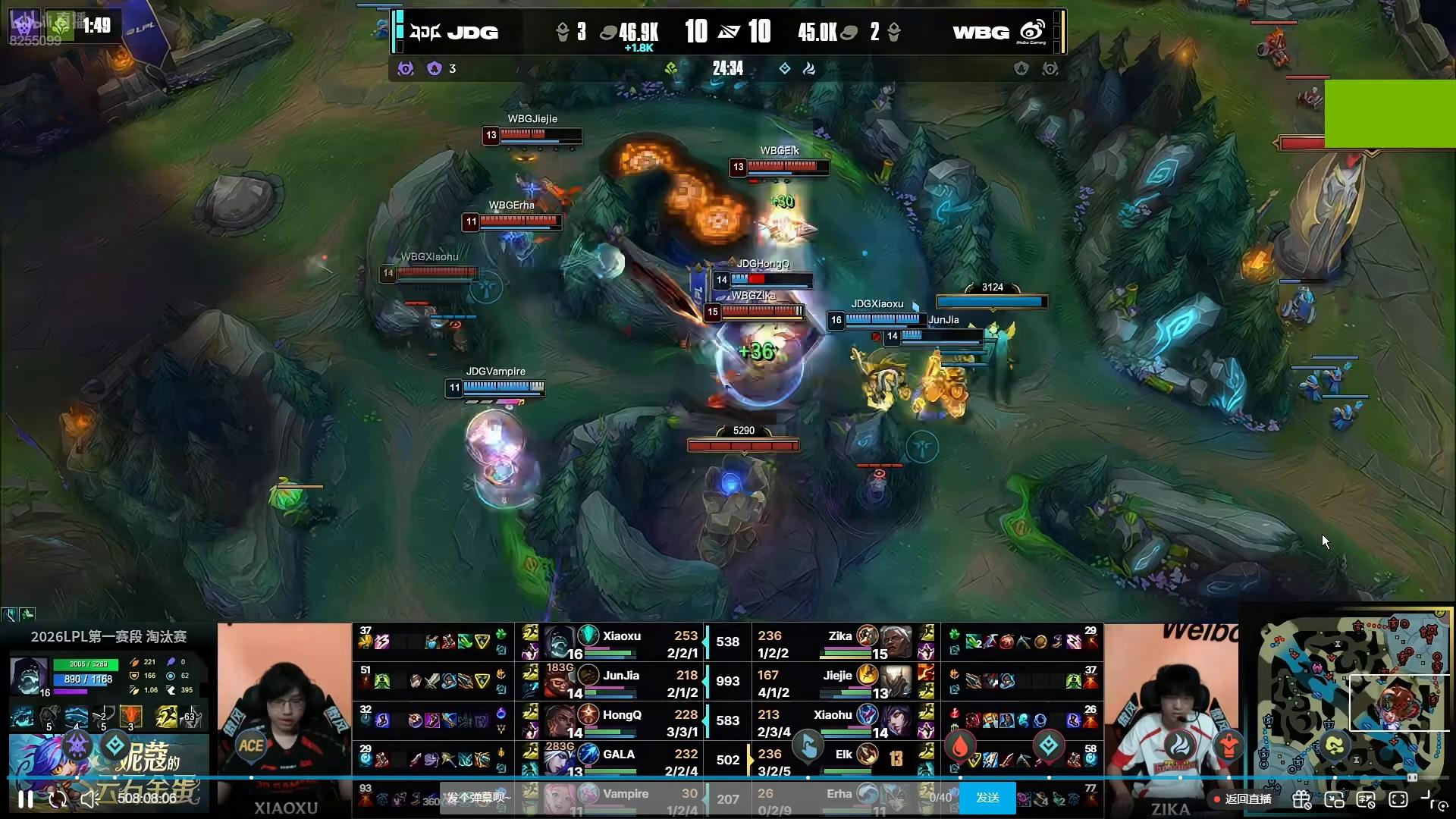The height and width of the screenshot is (819, 1456).
Task: Click the blue 发送 send button
Action: [987, 798]
